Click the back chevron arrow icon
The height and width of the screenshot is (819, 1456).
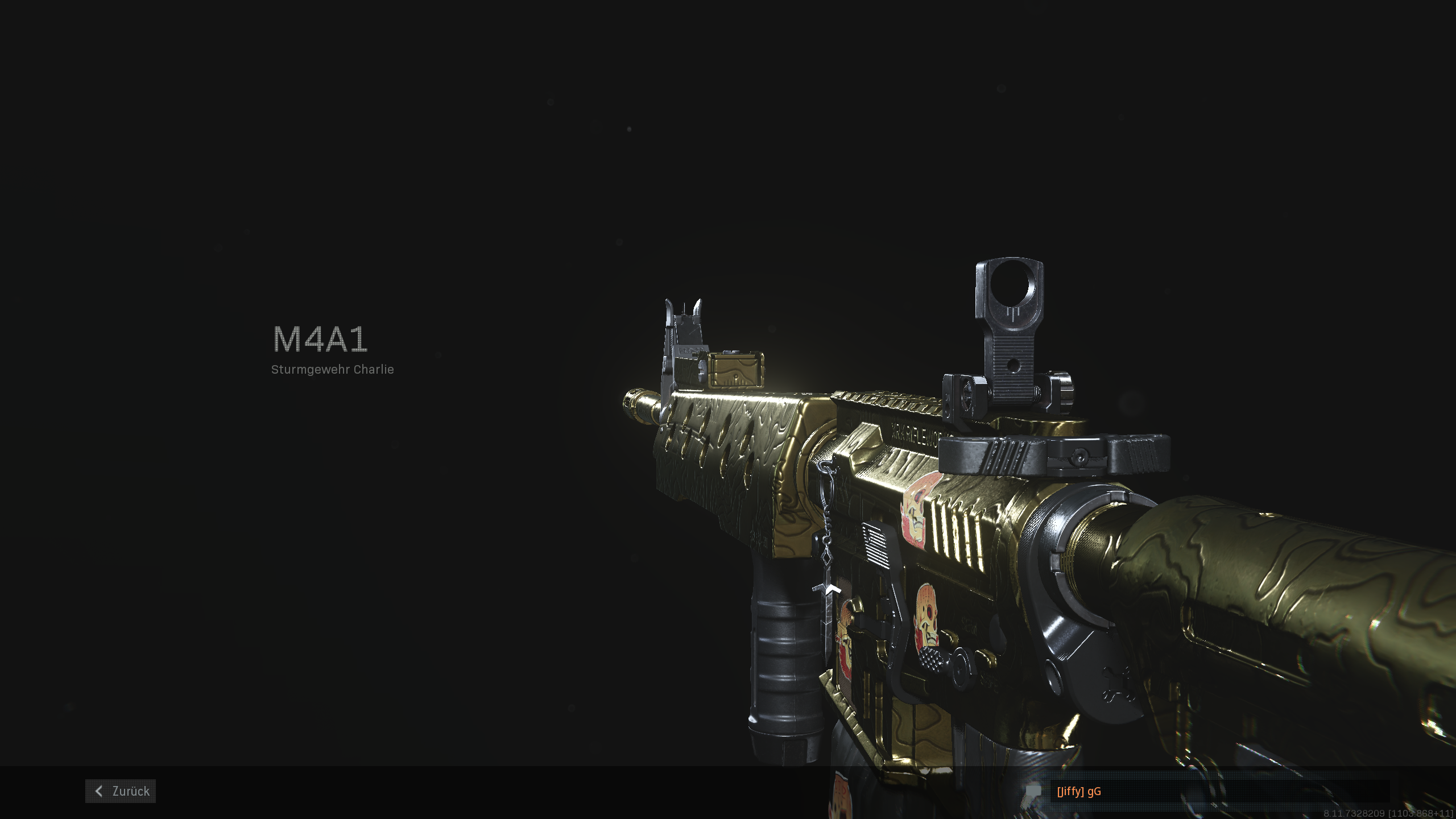tap(98, 791)
